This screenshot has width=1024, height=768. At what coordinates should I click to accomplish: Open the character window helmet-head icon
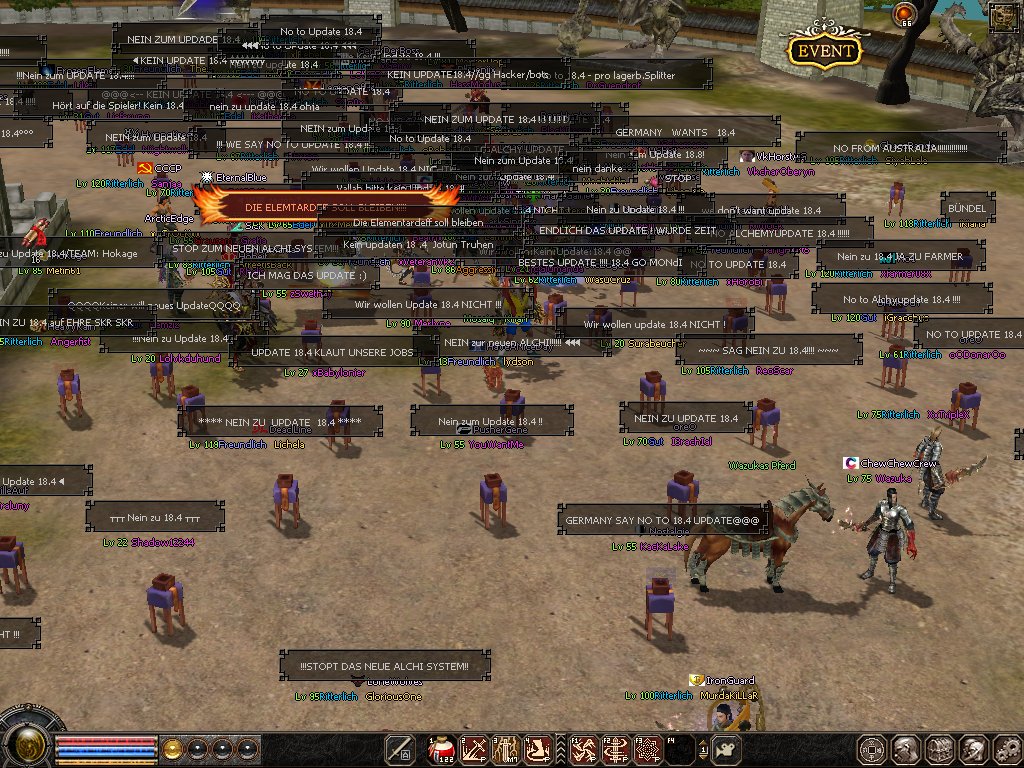906,749
